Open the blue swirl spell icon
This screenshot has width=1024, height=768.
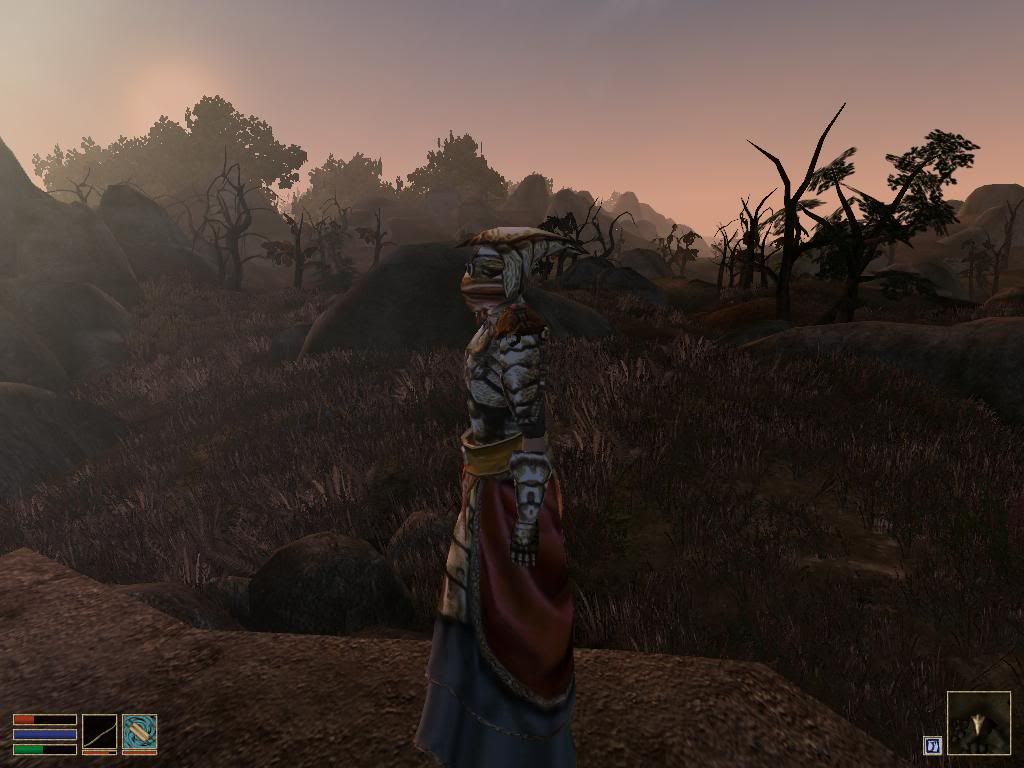(139, 731)
